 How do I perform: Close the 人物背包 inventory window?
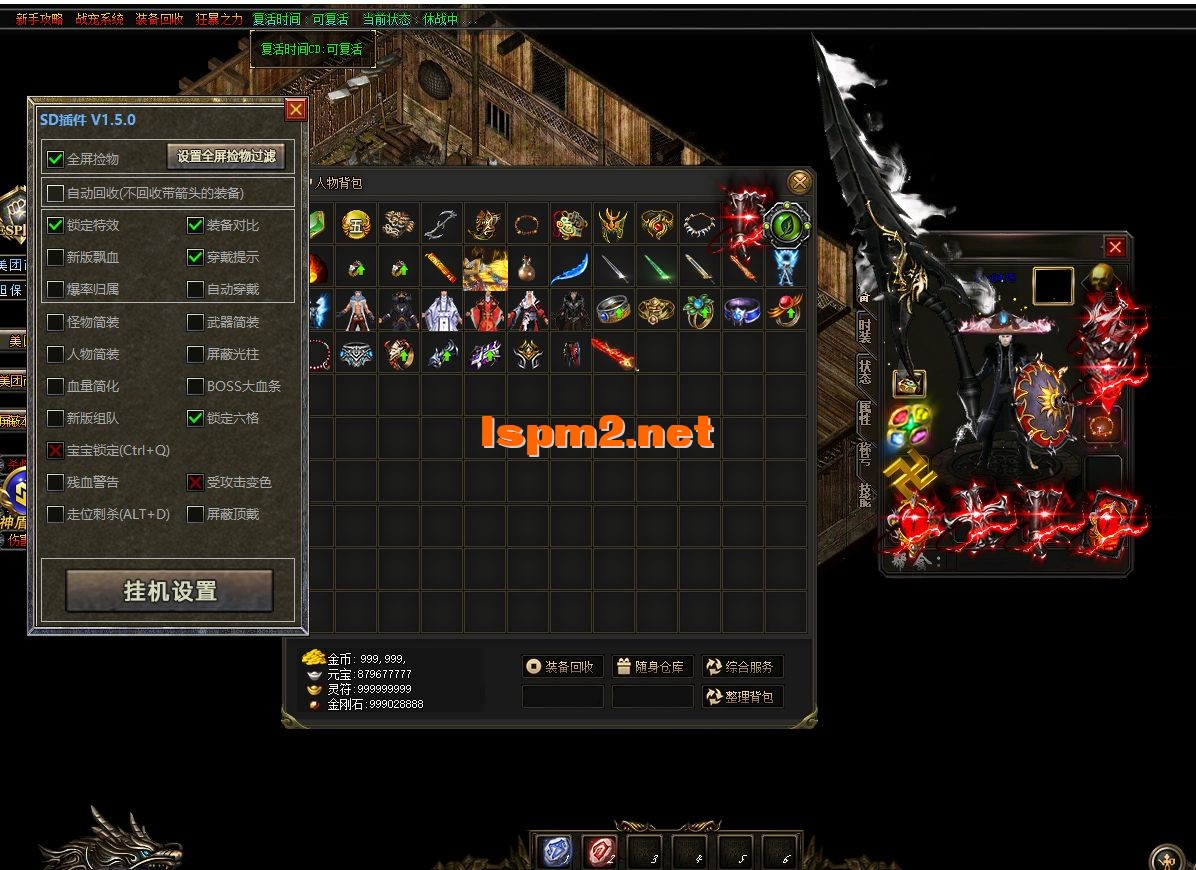[799, 182]
